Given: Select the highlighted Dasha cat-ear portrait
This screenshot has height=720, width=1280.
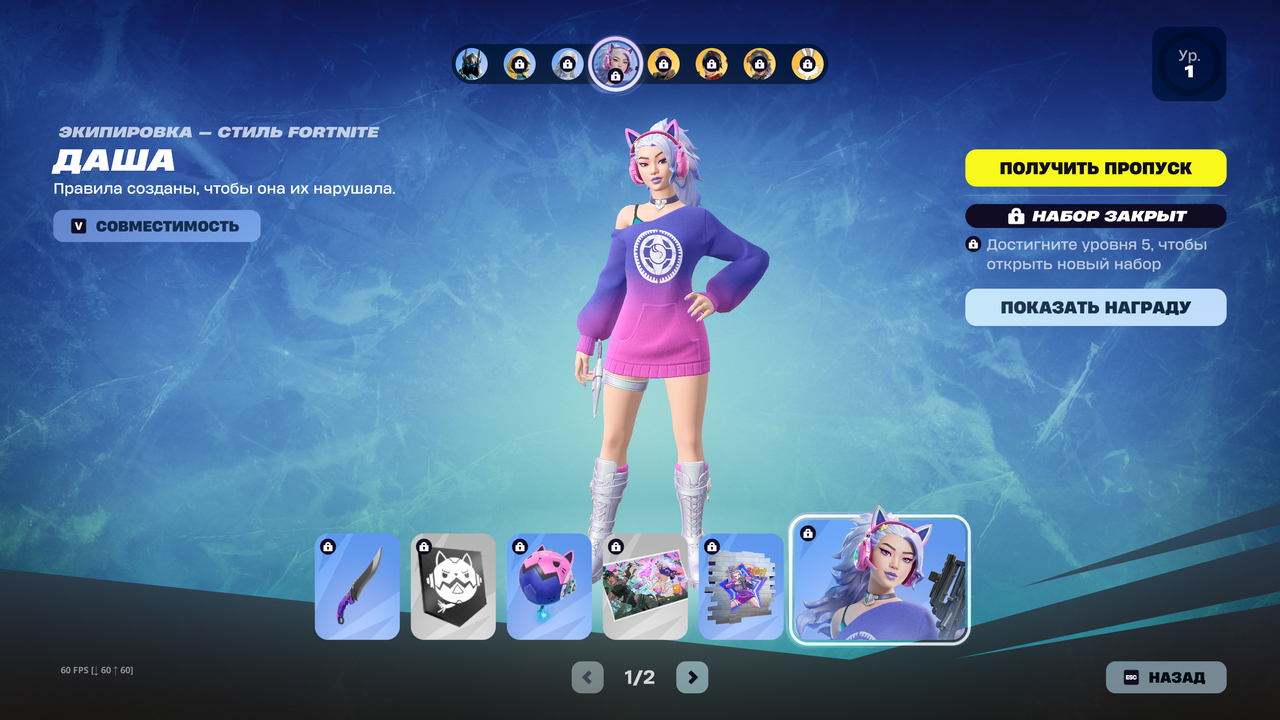Looking at the screenshot, I should (615, 64).
